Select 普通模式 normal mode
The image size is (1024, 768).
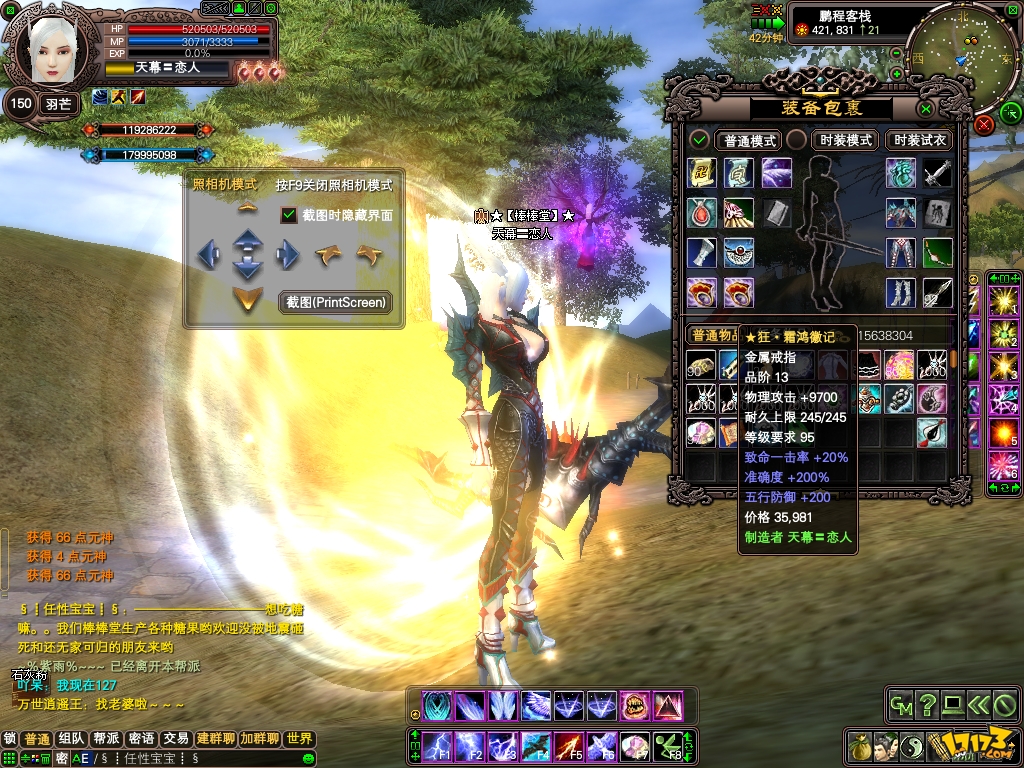coord(750,140)
